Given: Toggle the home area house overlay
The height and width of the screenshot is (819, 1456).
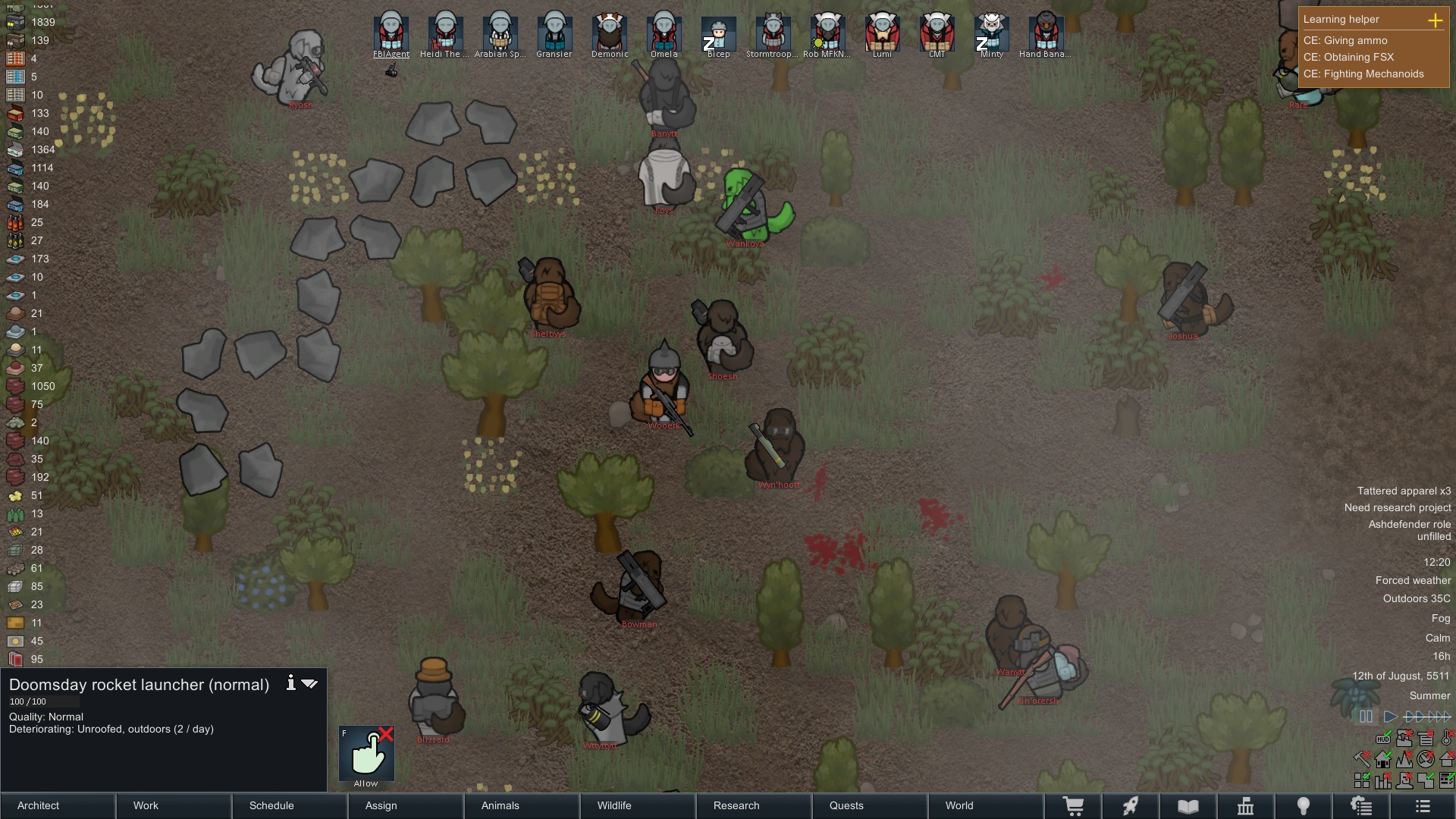Looking at the screenshot, I should tap(1382, 760).
